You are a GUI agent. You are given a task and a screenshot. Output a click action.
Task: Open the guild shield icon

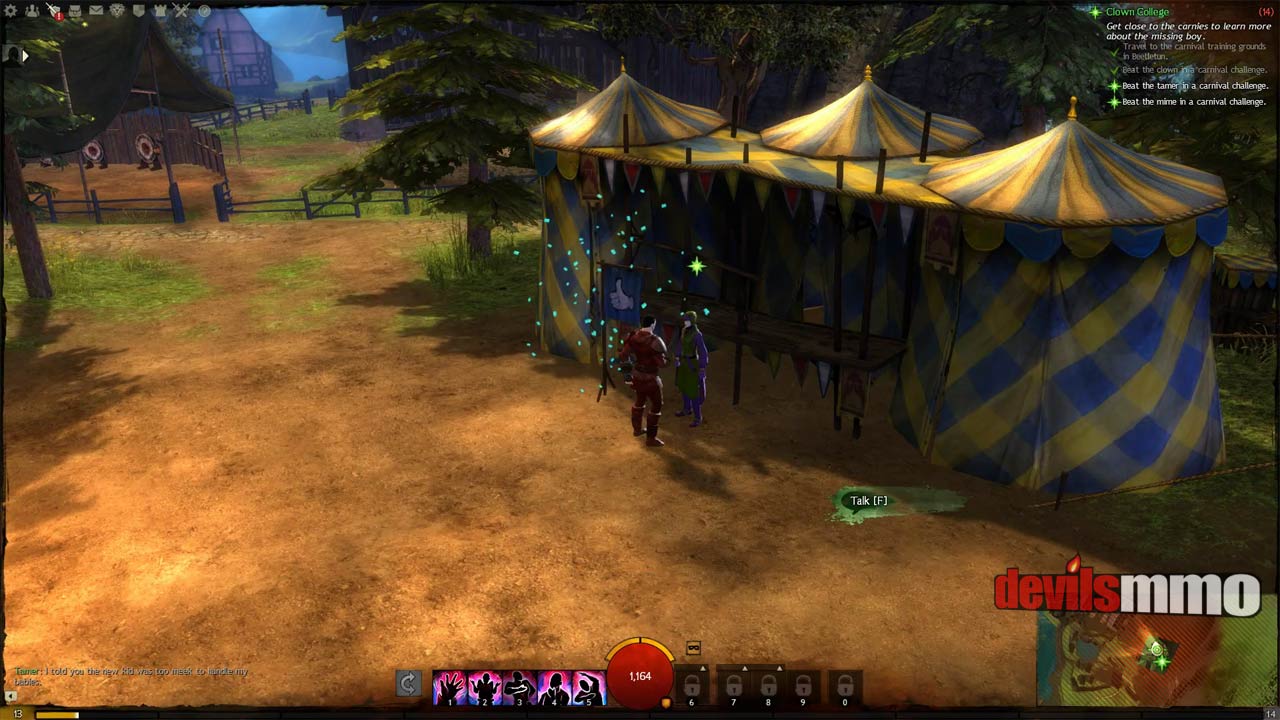[x=139, y=11]
